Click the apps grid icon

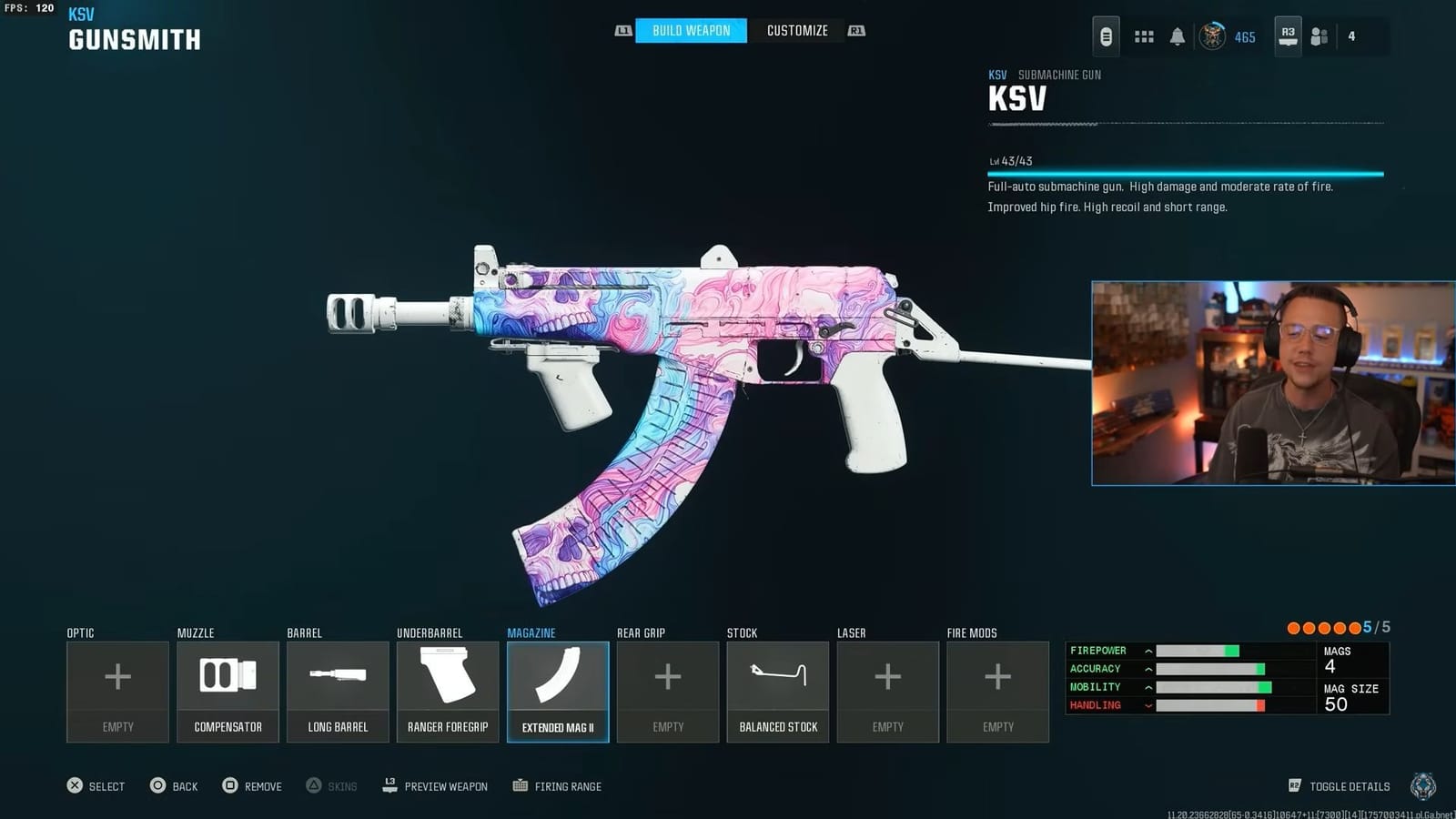(x=1143, y=35)
